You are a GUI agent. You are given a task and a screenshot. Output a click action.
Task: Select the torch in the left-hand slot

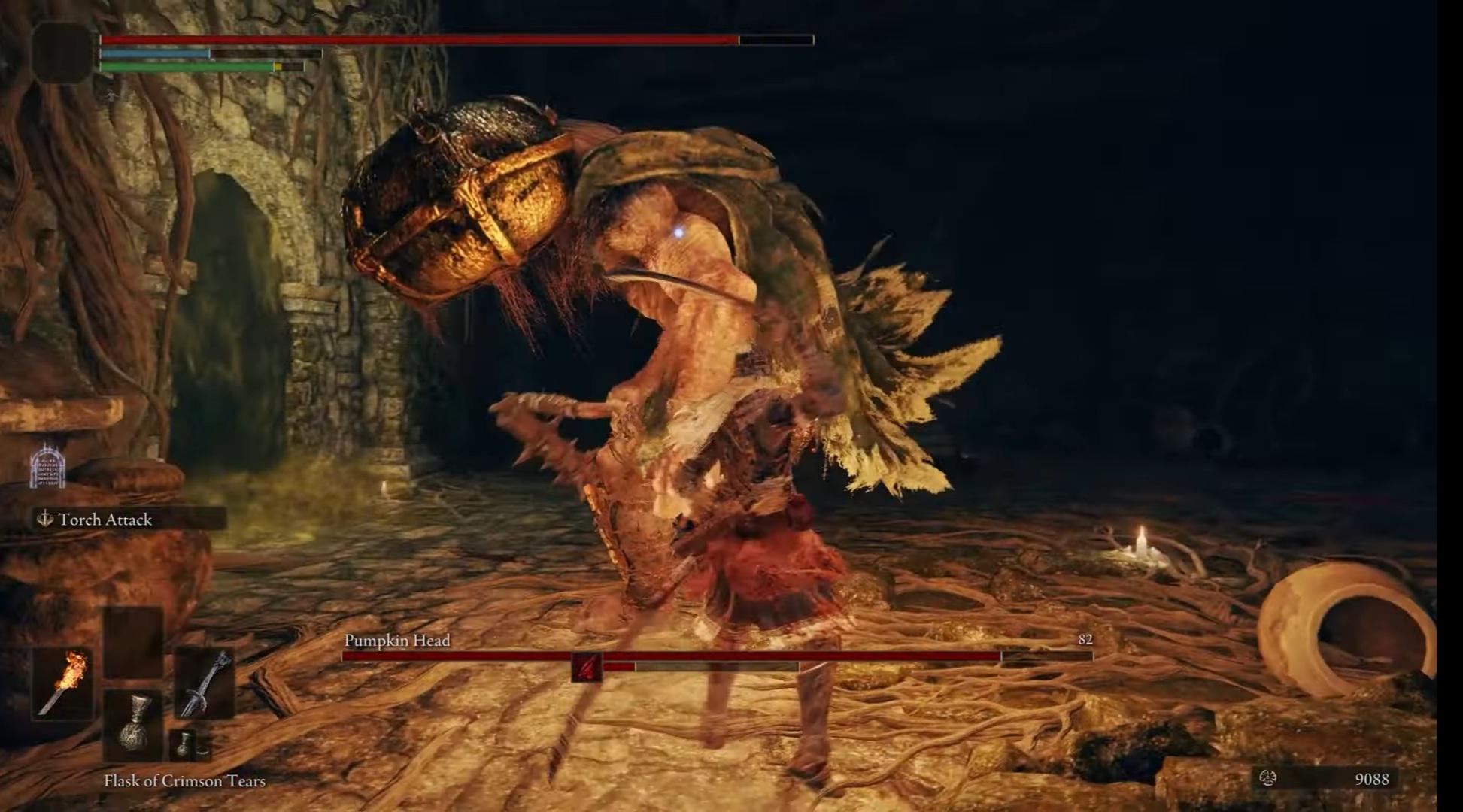click(x=62, y=683)
